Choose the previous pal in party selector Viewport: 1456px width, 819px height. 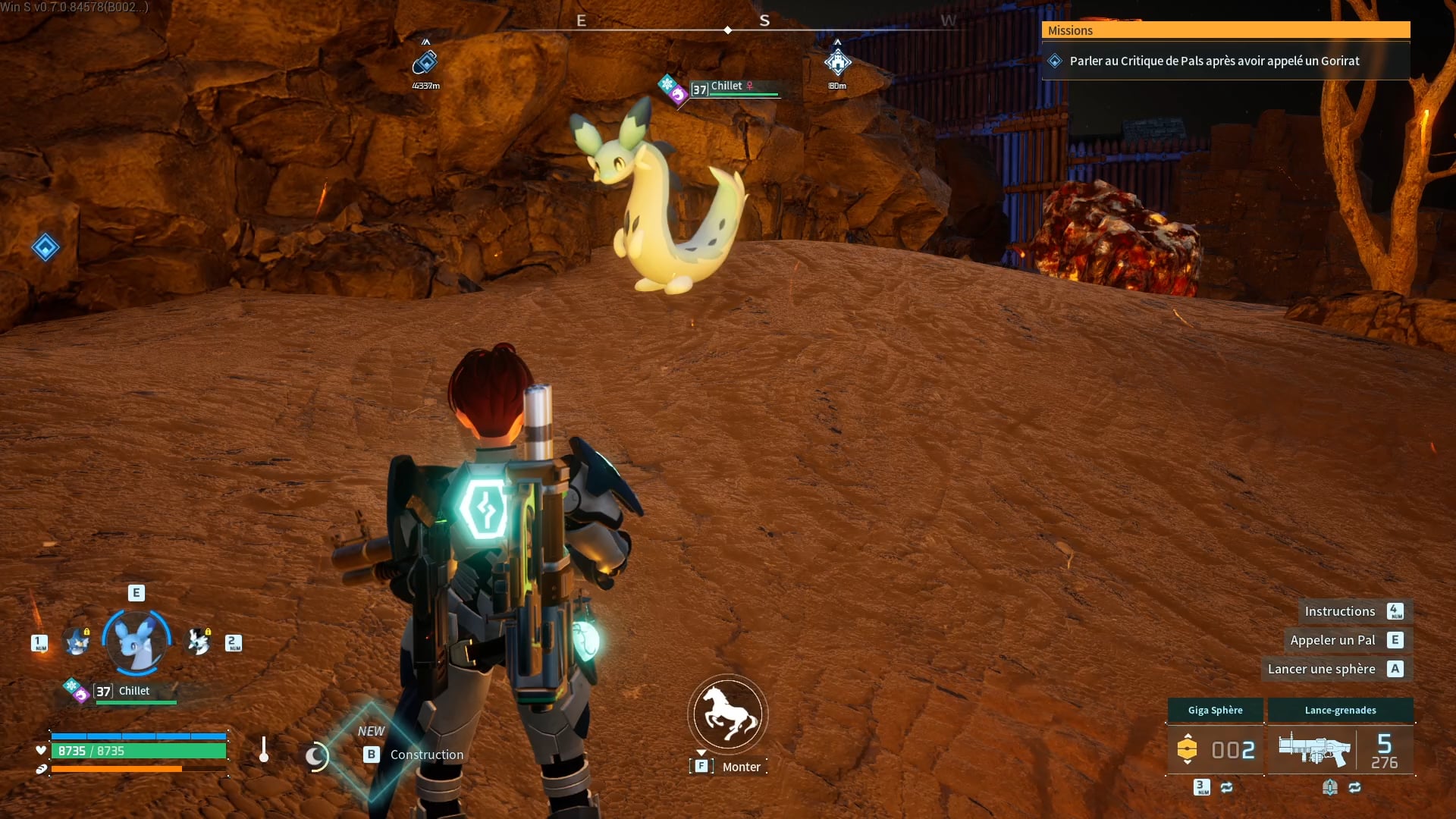point(77,642)
